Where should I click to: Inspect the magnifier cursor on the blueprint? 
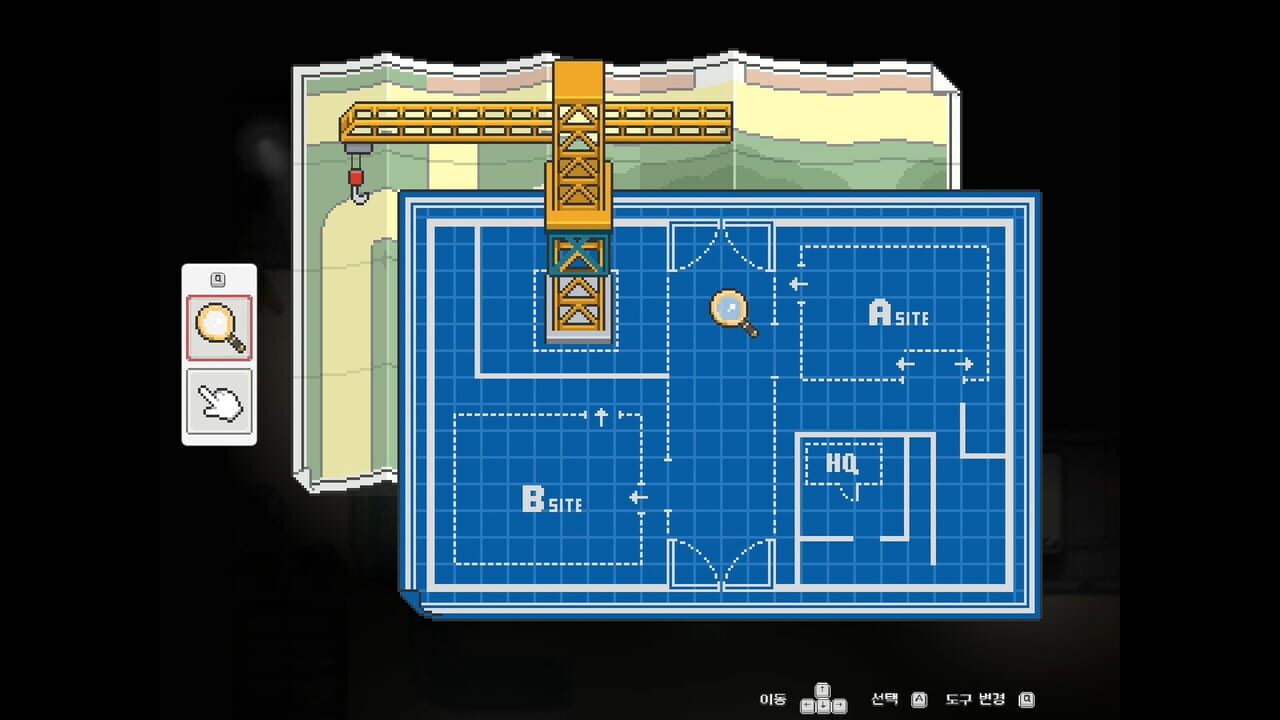pyautogui.click(x=731, y=307)
